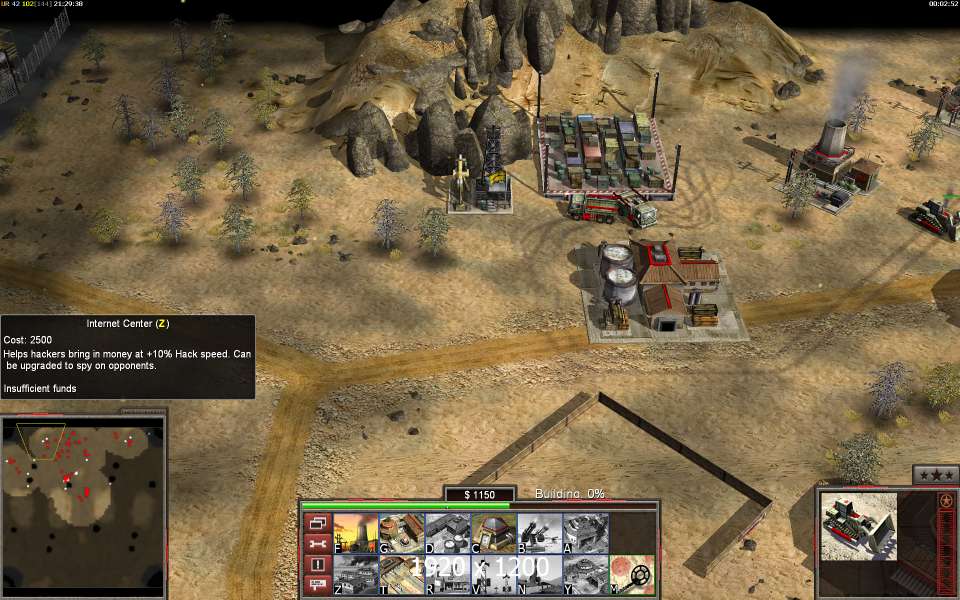Click the Internet Center build icon (Z)
Image resolution: width=960 pixels, height=600 pixels.
(355, 574)
